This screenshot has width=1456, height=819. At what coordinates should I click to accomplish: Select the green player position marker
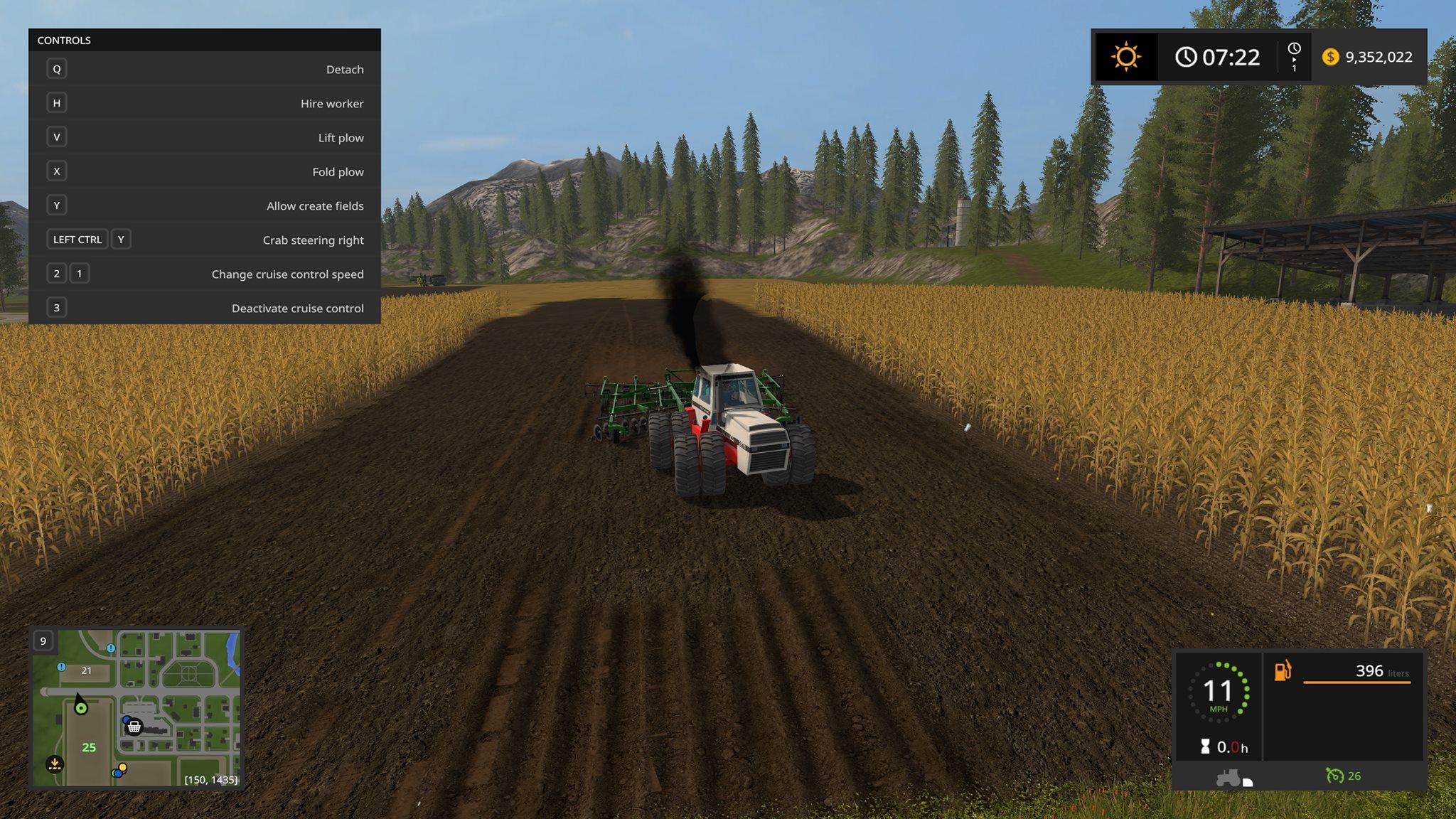click(x=81, y=707)
